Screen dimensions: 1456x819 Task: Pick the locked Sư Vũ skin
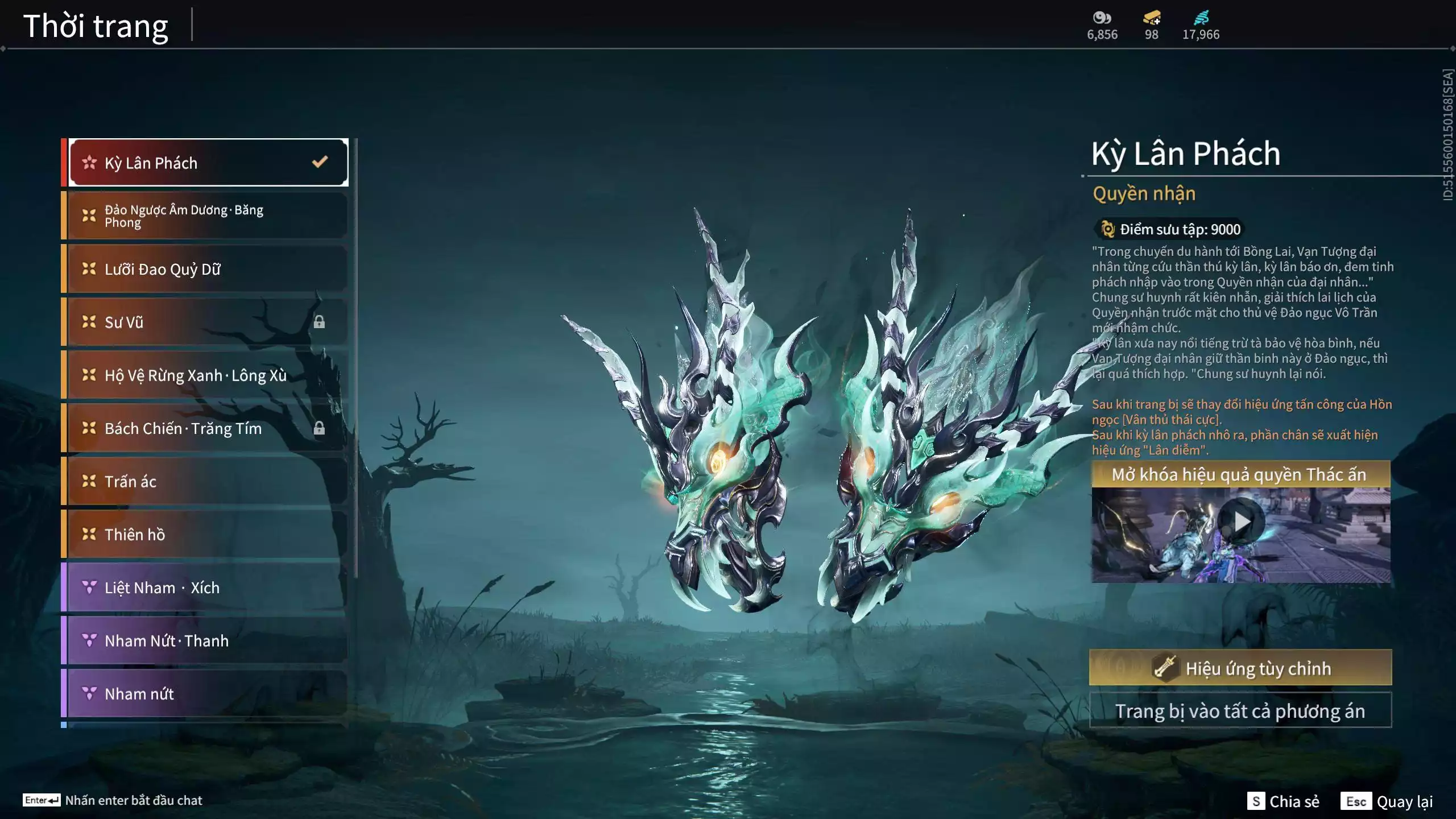click(x=208, y=322)
